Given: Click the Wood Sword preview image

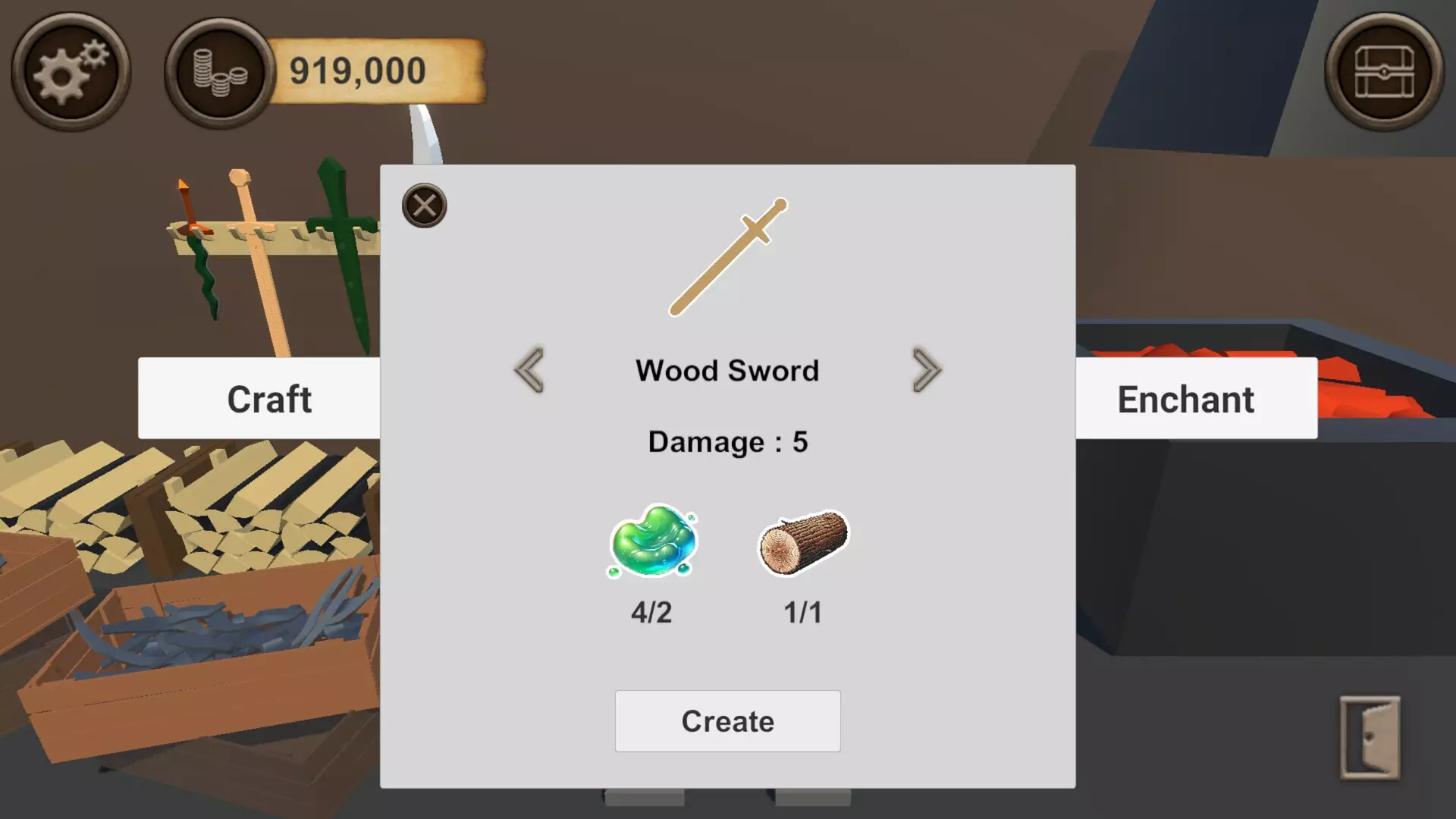Looking at the screenshot, I should click(x=726, y=254).
